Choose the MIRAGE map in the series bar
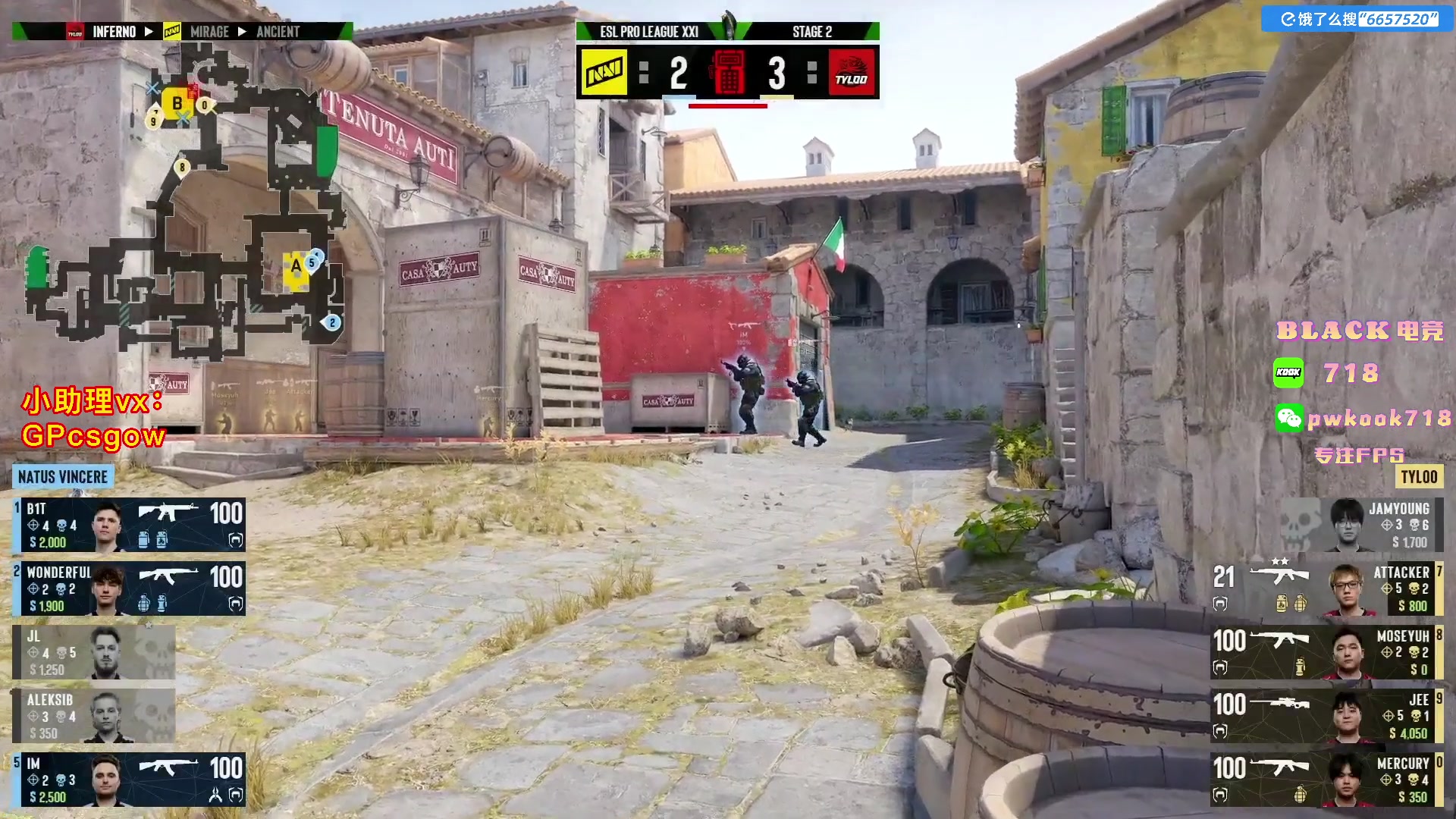 209,32
